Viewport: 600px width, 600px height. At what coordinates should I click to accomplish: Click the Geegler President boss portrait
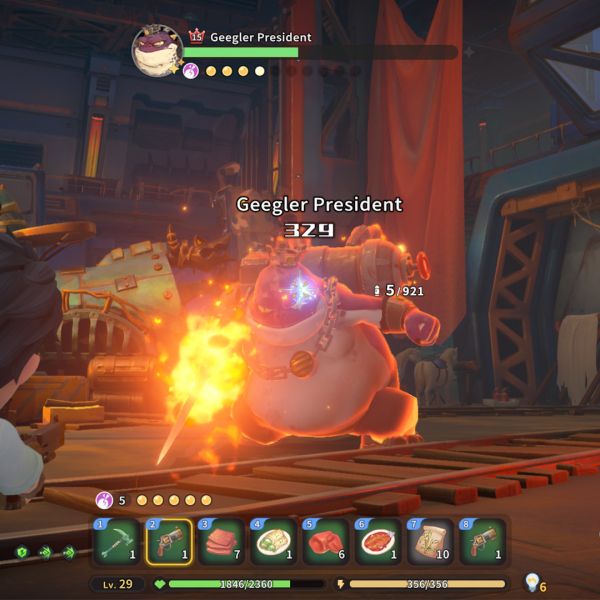[157, 50]
